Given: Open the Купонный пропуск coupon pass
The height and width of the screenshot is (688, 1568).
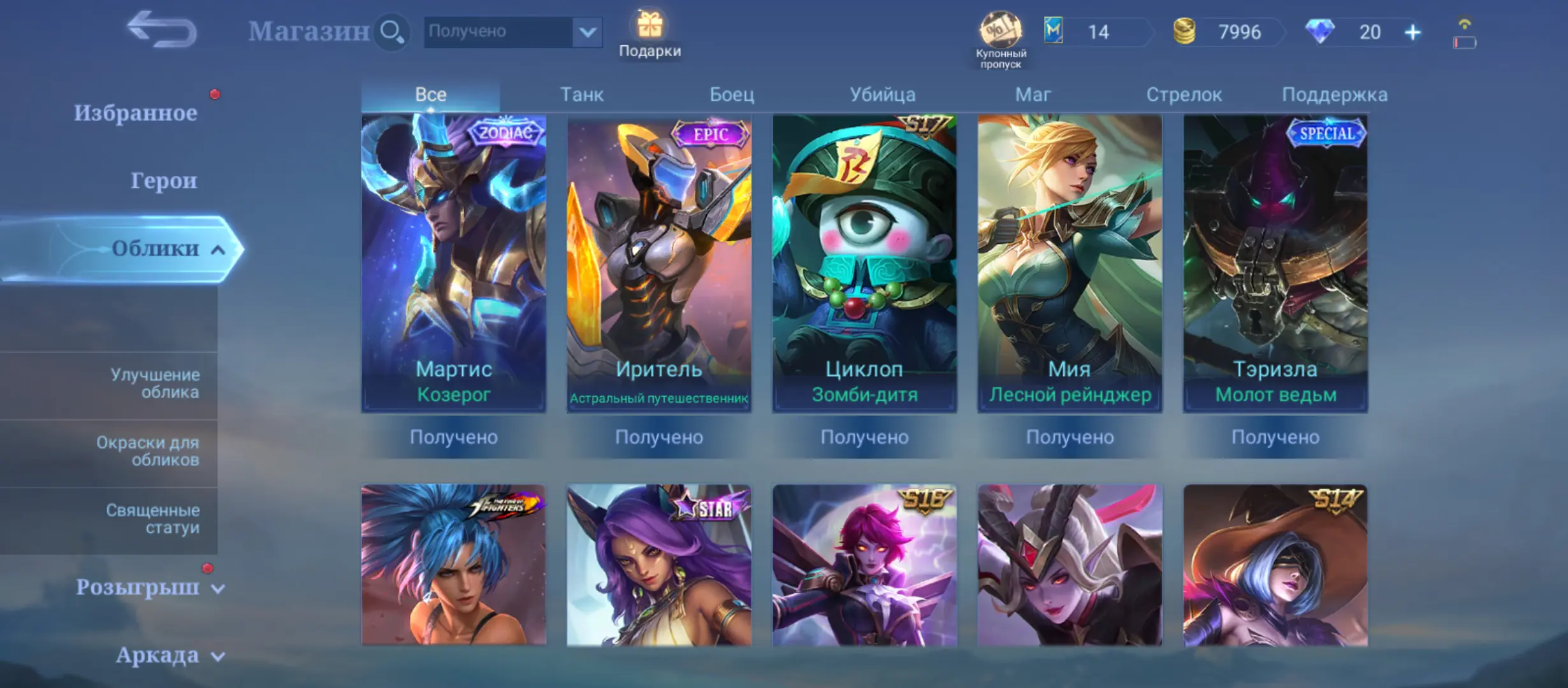Looking at the screenshot, I should click(1000, 38).
